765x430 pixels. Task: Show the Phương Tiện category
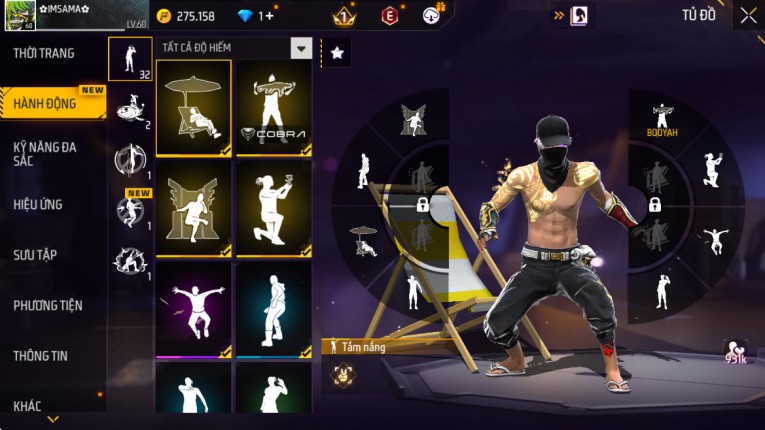tap(48, 305)
